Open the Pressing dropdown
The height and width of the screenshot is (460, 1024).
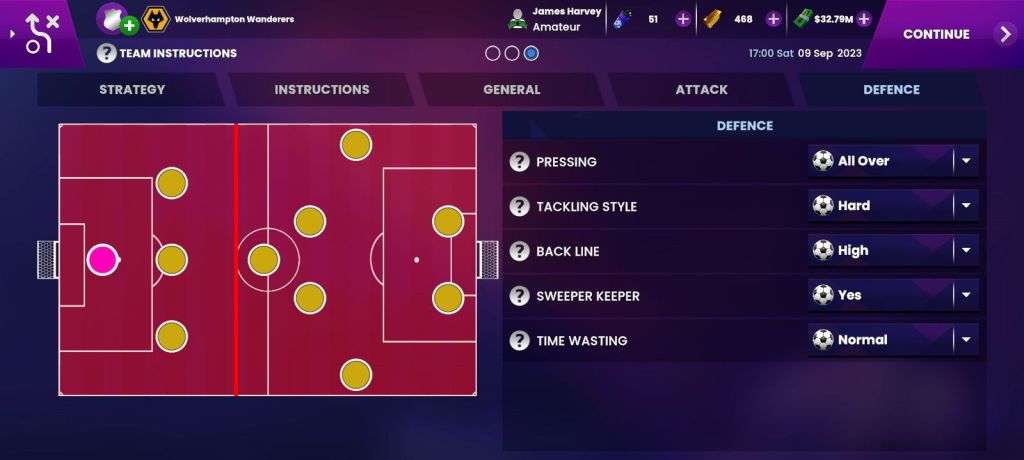893,161
